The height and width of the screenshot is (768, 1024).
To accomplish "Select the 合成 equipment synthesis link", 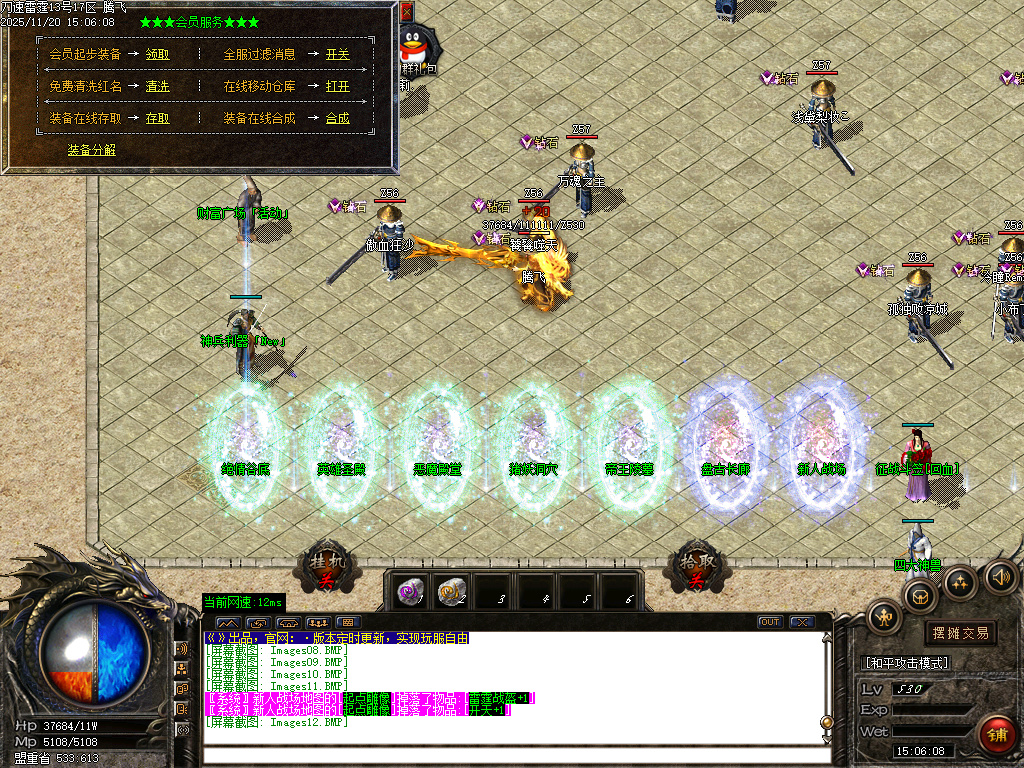I will point(337,119).
